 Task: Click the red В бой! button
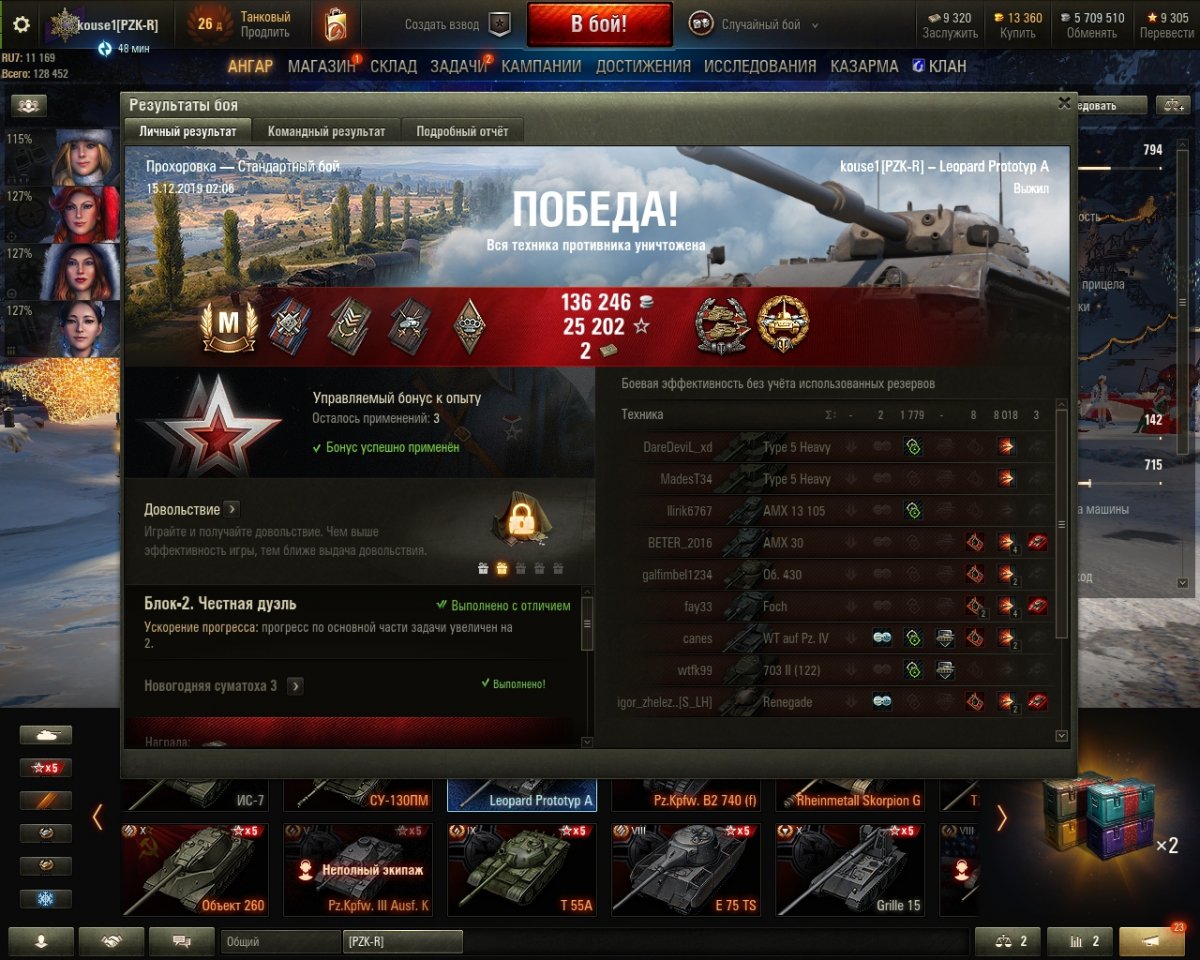pos(599,24)
